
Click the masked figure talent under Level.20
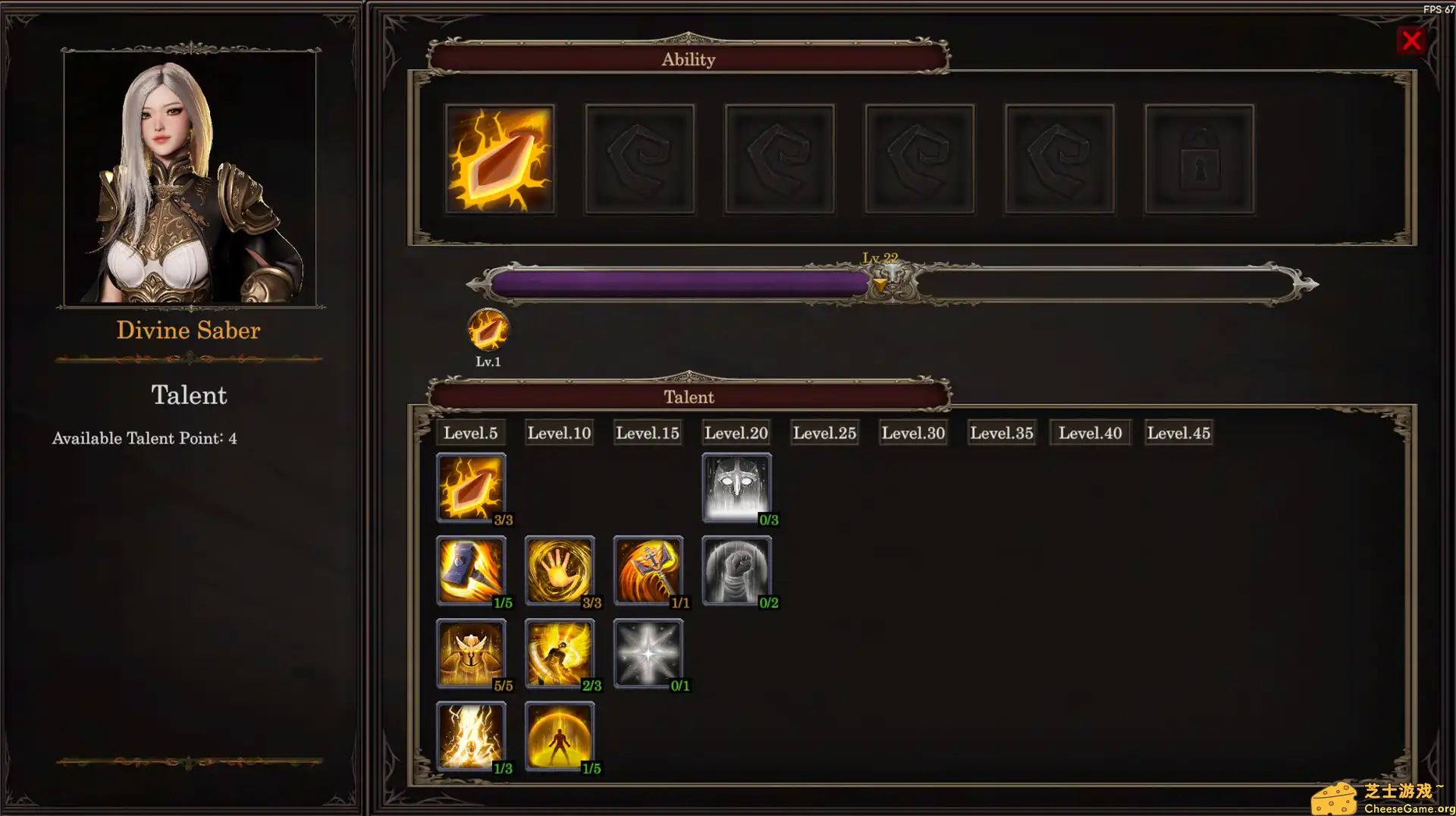click(x=736, y=485)
